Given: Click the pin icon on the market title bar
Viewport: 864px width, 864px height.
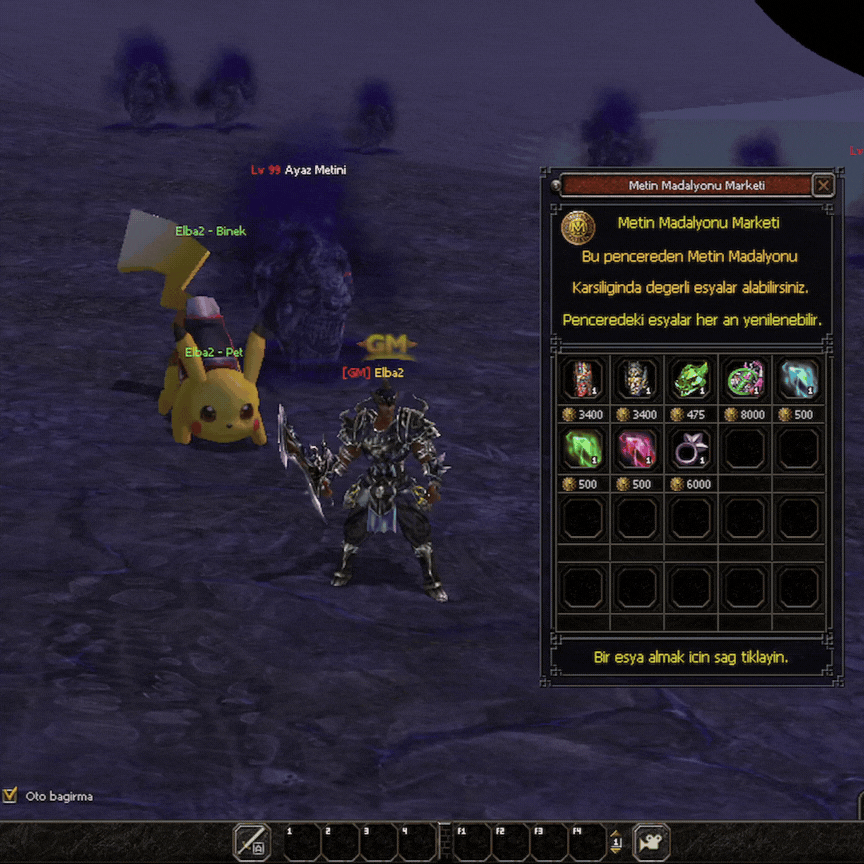Looking at the screenshot, I should [x=556, y=185].
